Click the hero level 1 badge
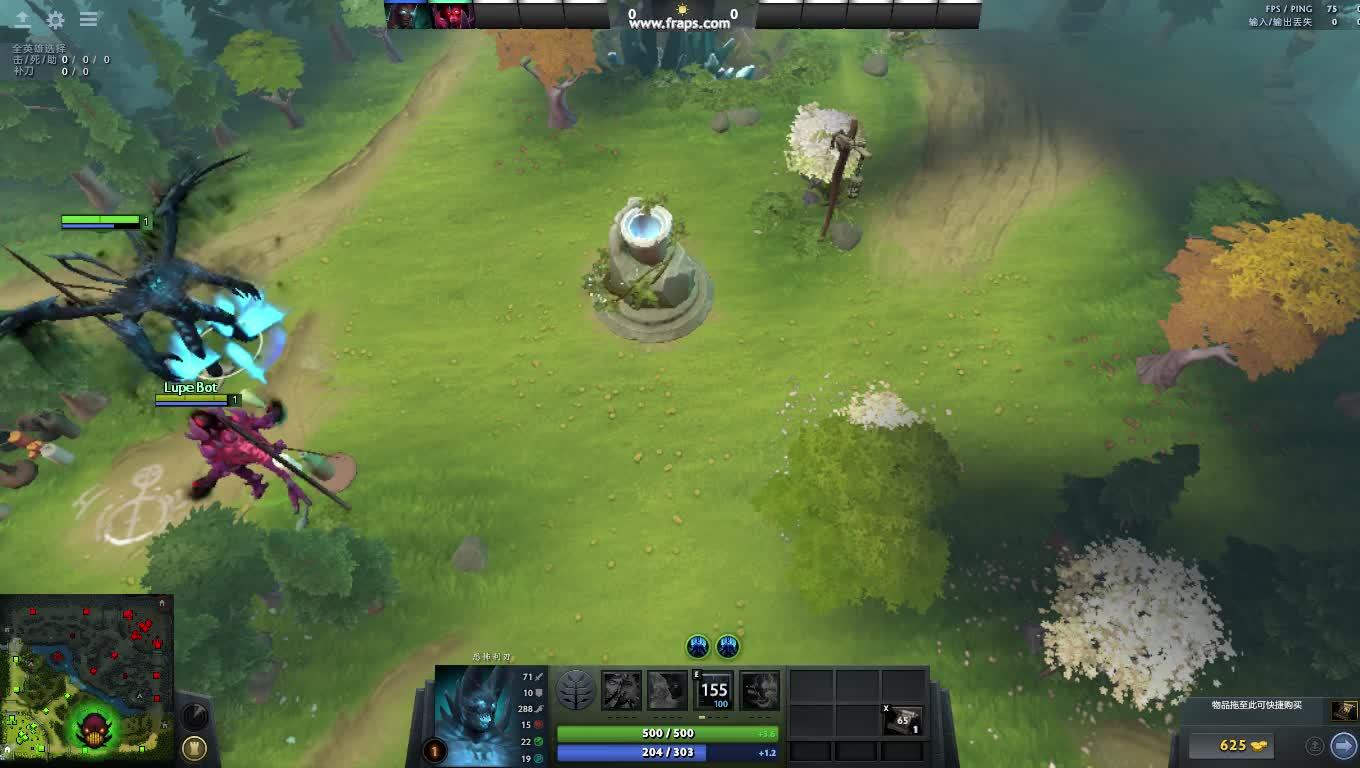 tap(434, 750)
